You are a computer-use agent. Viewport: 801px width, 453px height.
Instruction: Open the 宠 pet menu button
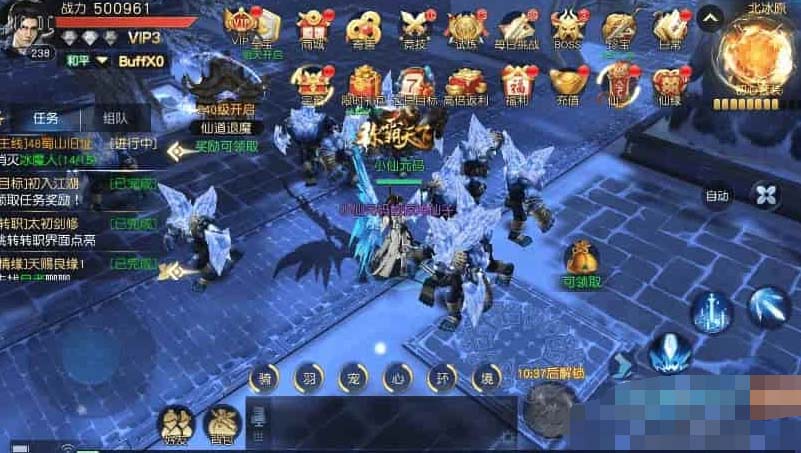point(352,377)
